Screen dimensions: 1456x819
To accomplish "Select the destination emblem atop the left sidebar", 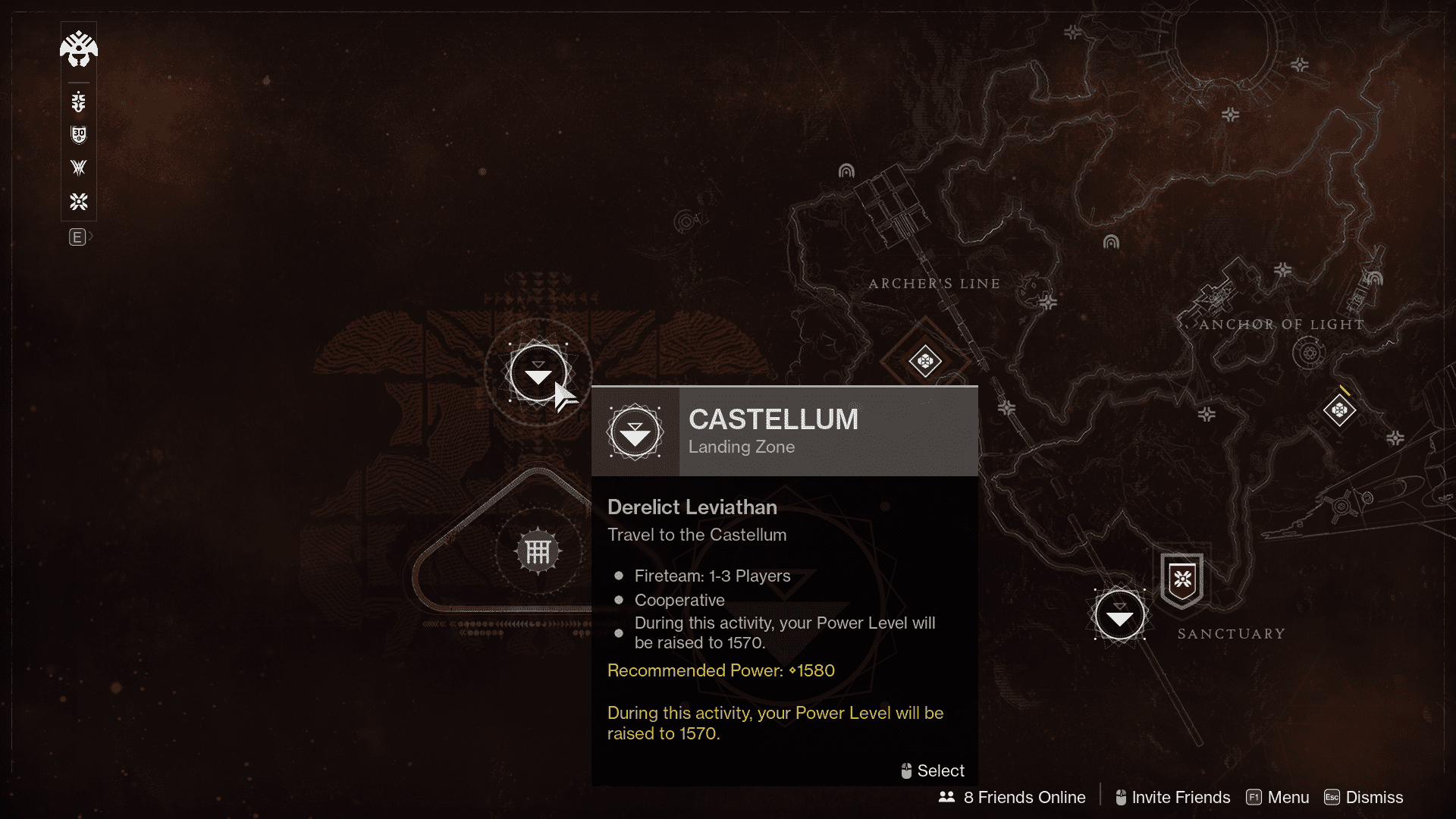I will 79,49.
